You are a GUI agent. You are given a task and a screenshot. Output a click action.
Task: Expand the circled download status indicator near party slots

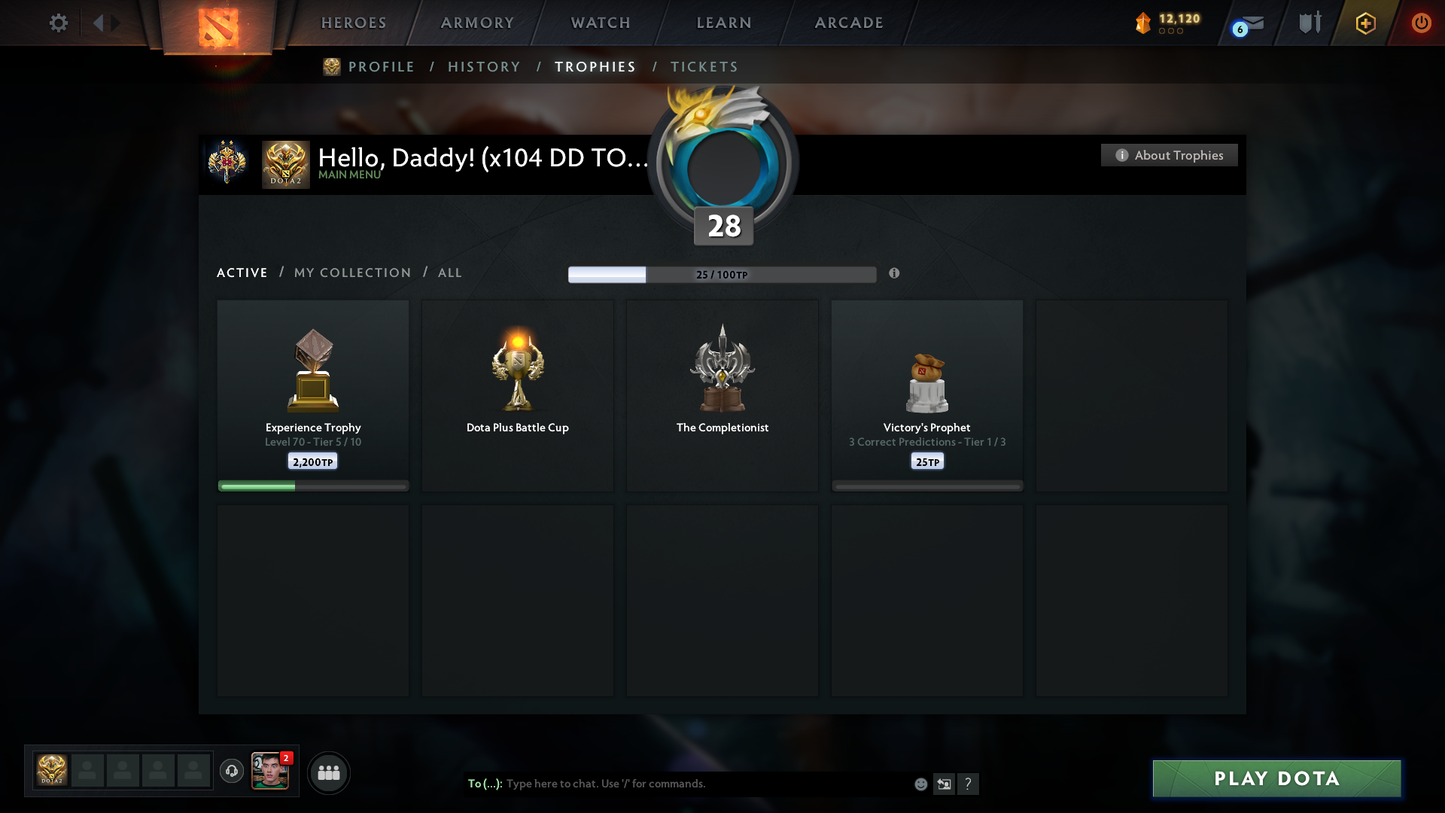click(231, 769)
